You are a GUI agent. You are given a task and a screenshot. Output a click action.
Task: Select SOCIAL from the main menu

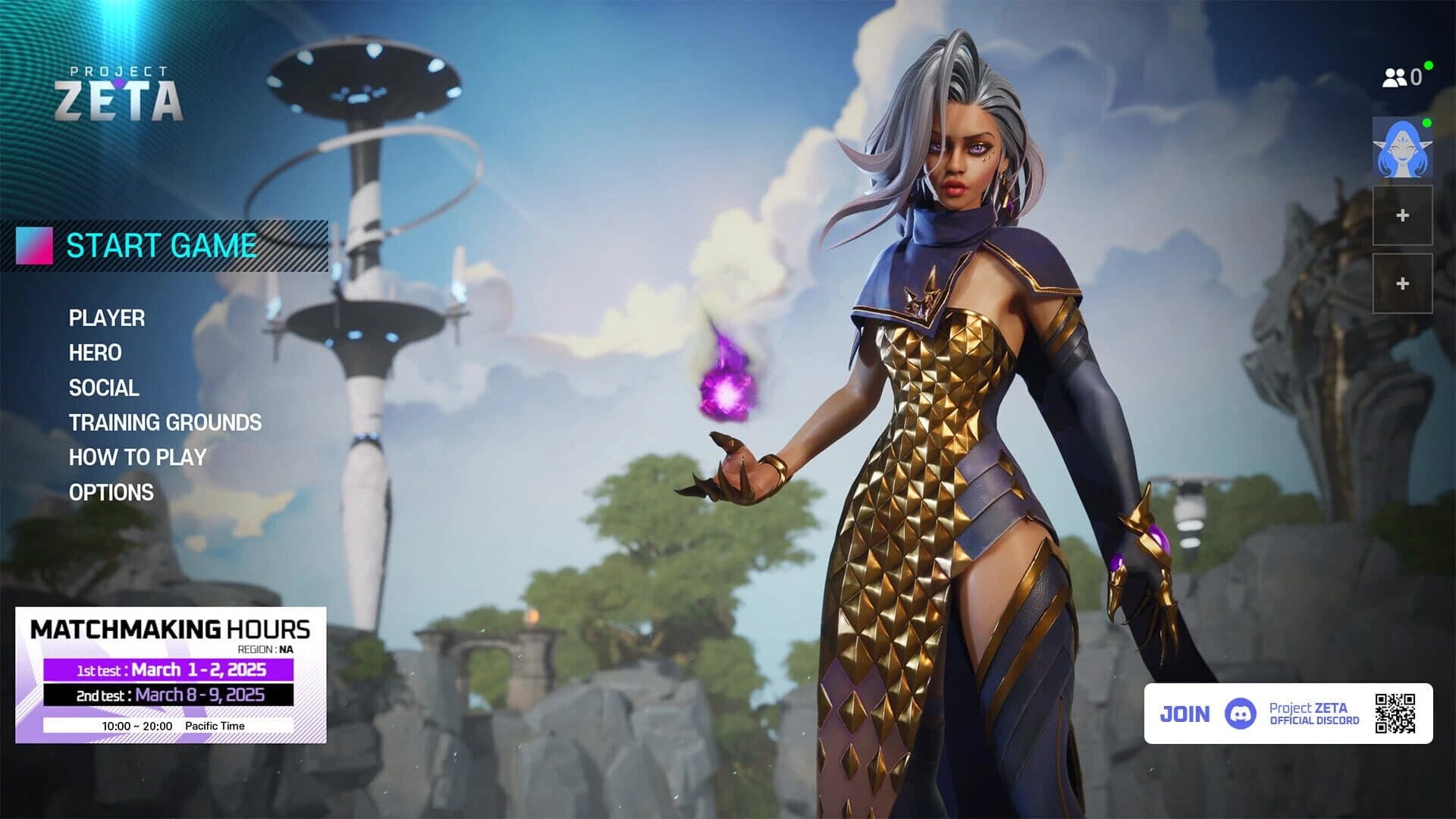pos(103,388)
